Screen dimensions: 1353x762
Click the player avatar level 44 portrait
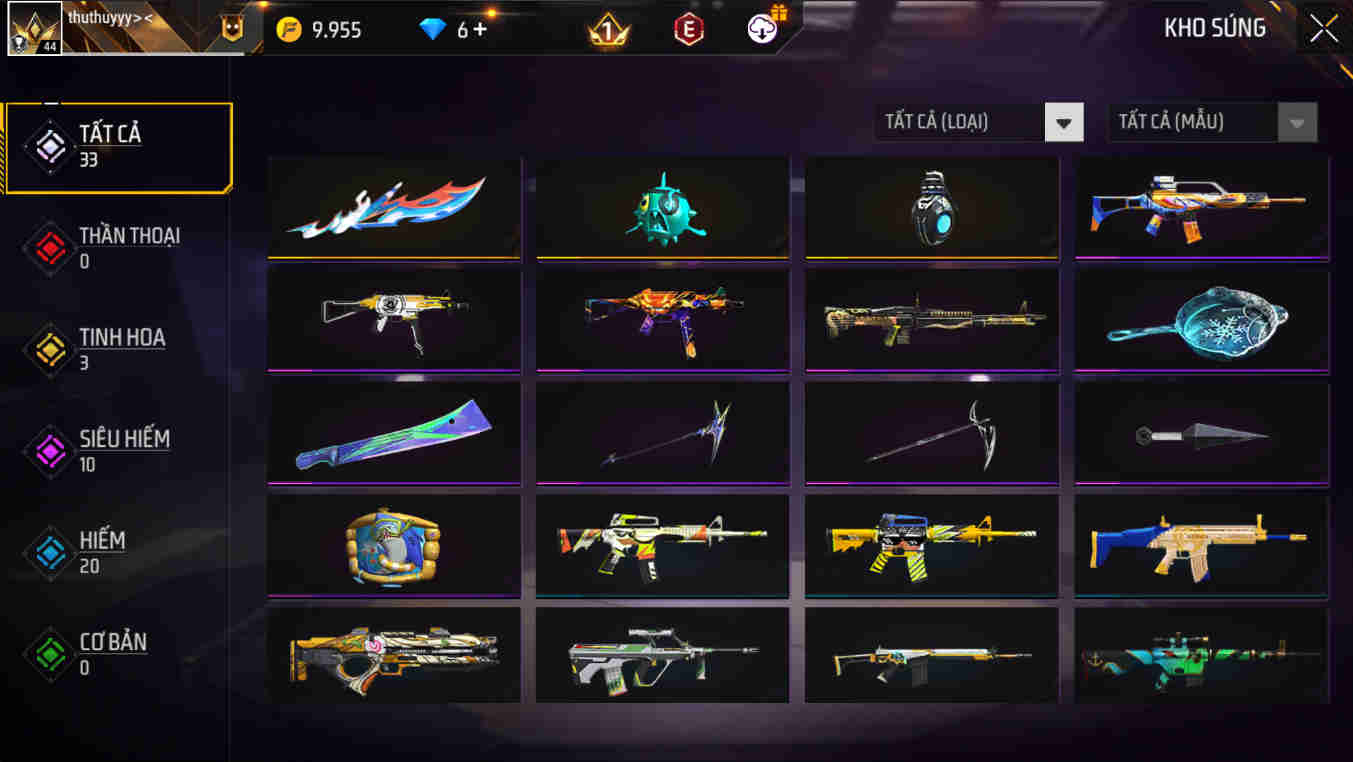click(36, 27)
